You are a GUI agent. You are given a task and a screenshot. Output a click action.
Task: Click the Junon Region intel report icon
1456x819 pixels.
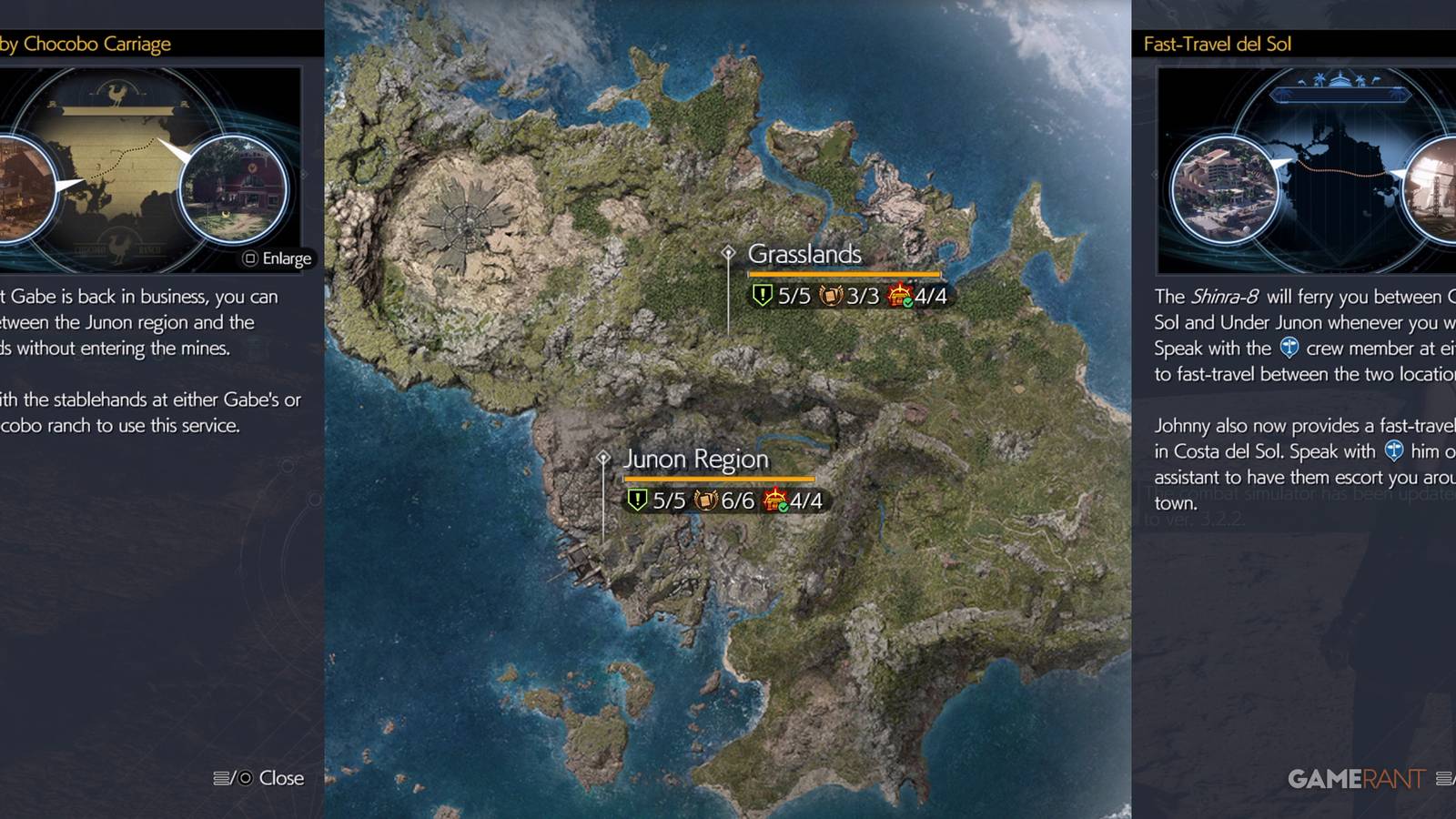click(705, 499)
